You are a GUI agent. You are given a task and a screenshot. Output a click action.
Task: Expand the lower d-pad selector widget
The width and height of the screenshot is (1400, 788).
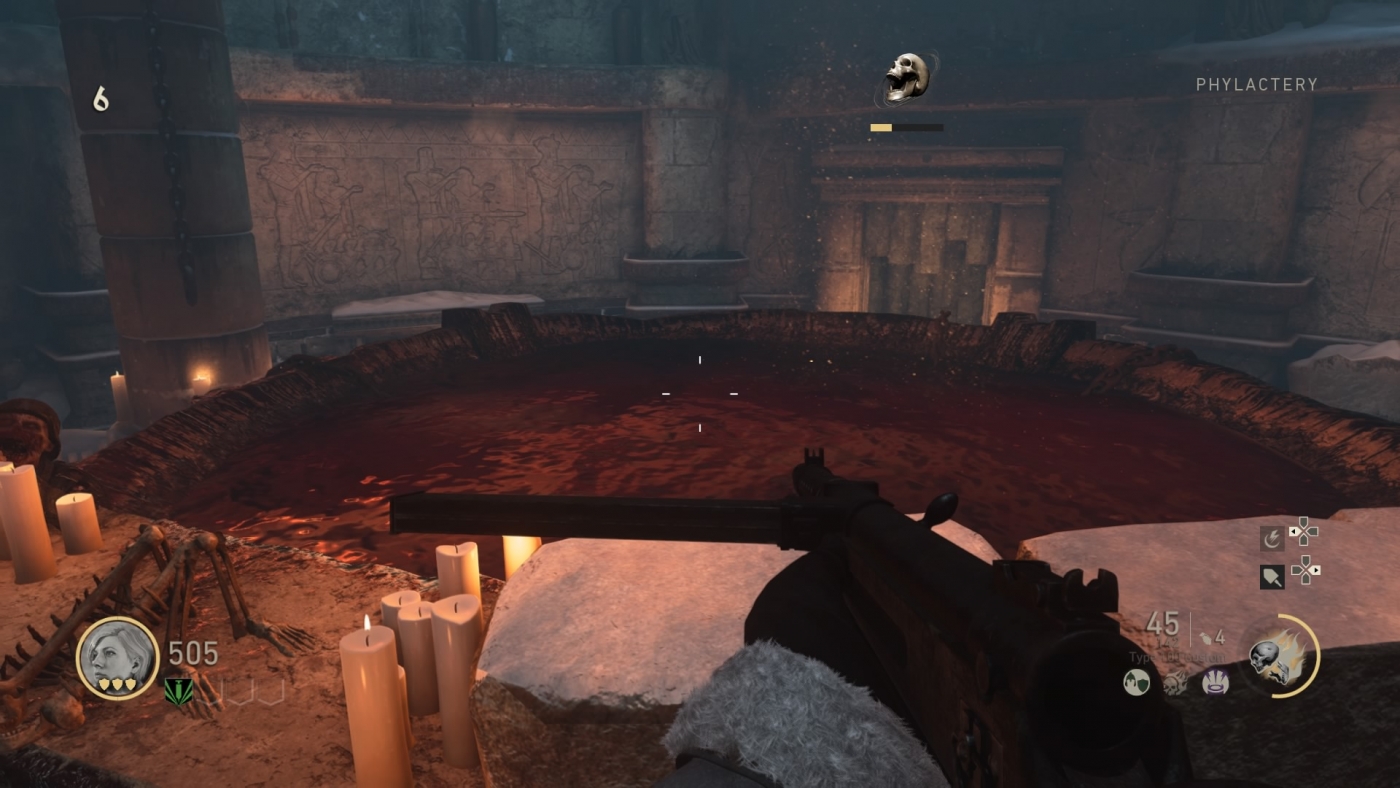point(1305,571)
